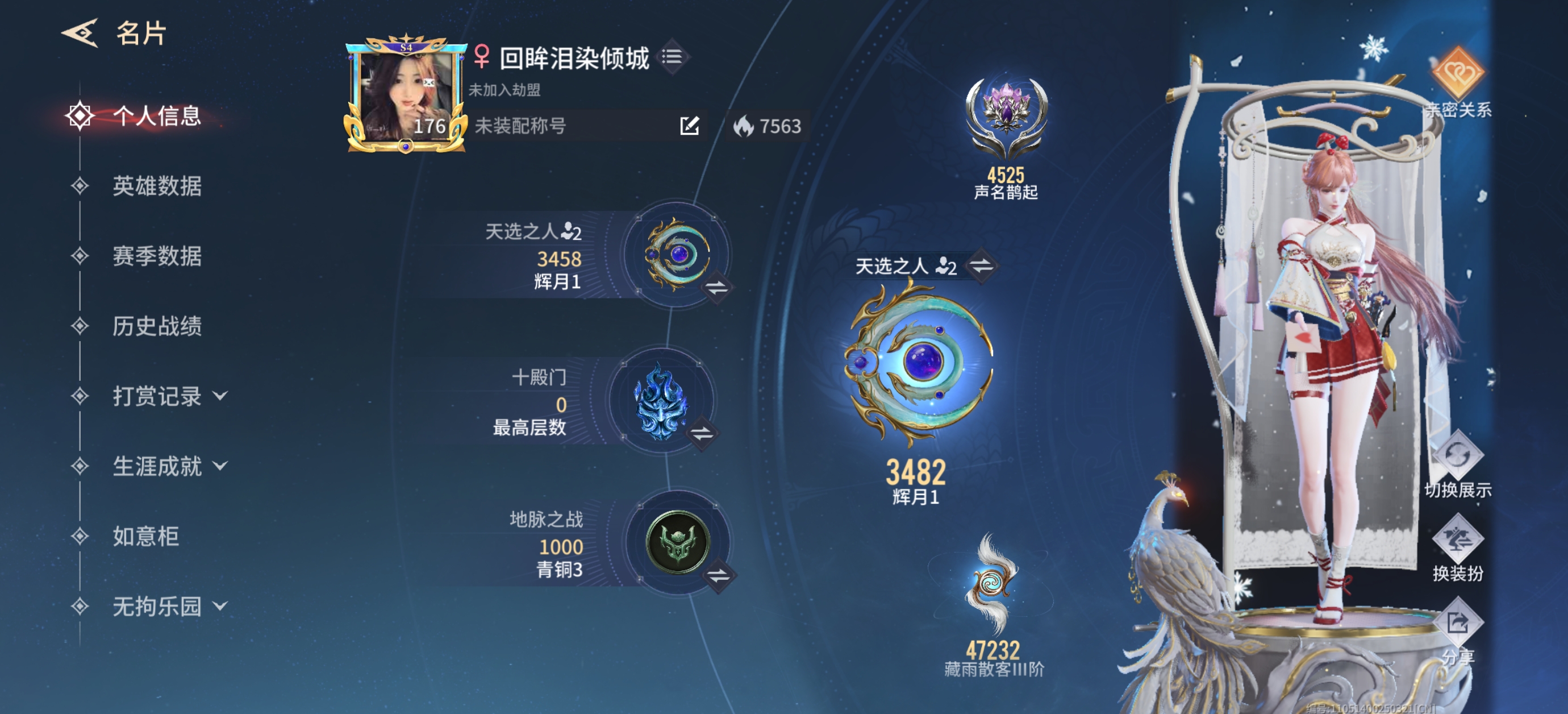Image resolution: width=1568 pixels, height=714 pixels.
Task: Click the pencil icon to equip a title
Action: [x=689, y=127]
